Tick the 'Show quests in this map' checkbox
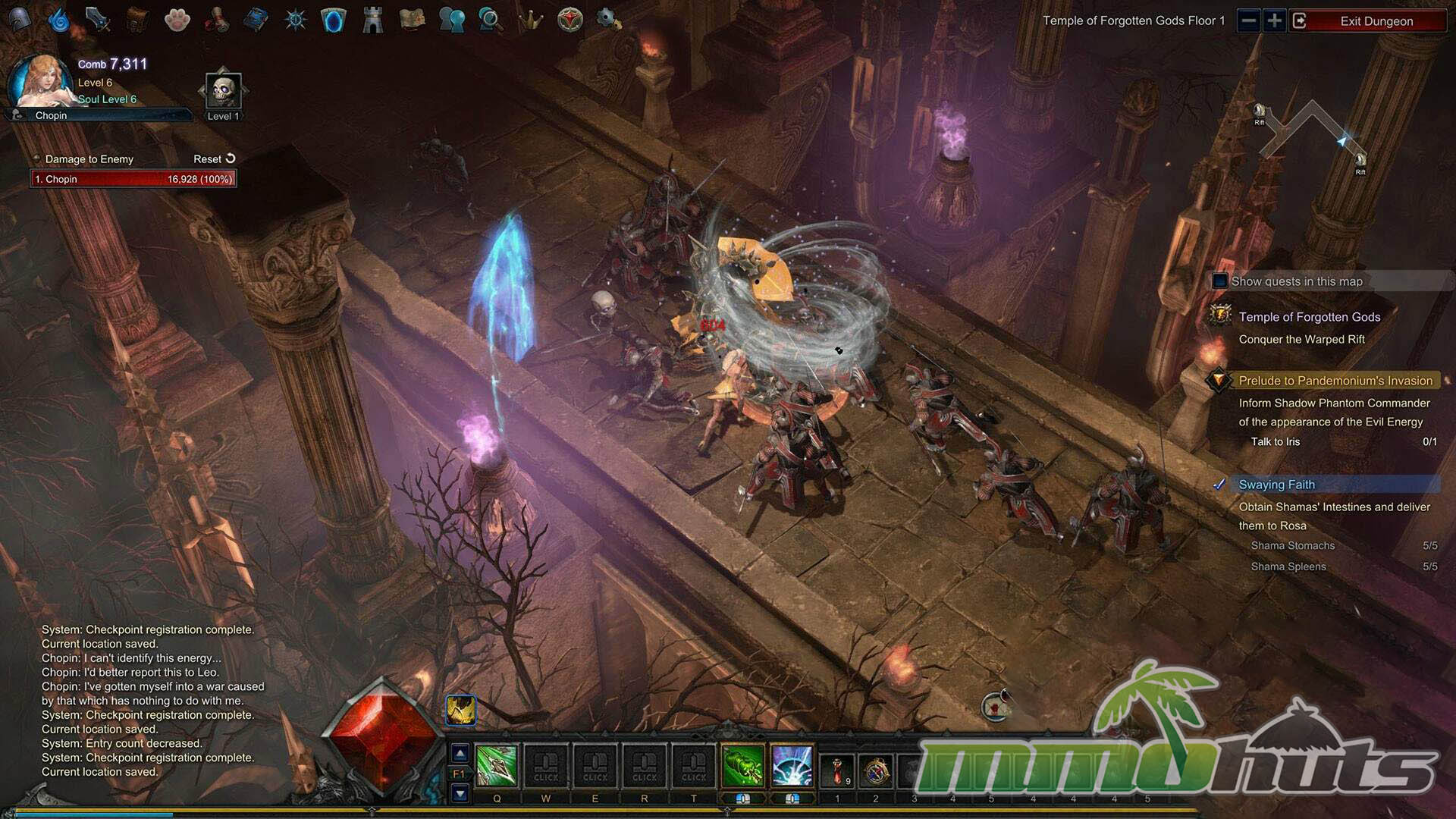Screen dimensions: 1456x819 (x=1219, y=281)
